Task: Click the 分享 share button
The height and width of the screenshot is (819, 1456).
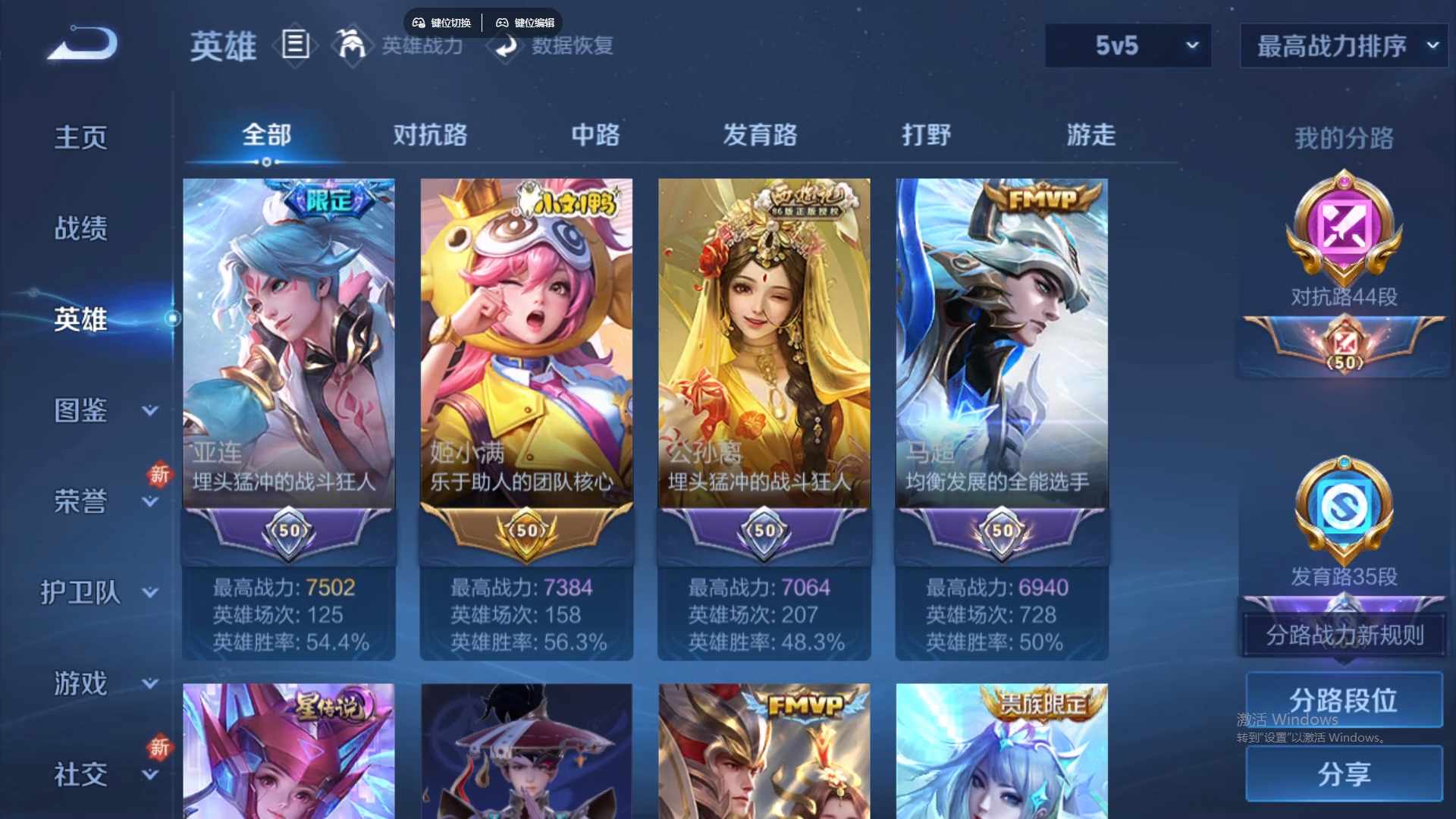Action: click(x=1343, y=775)
